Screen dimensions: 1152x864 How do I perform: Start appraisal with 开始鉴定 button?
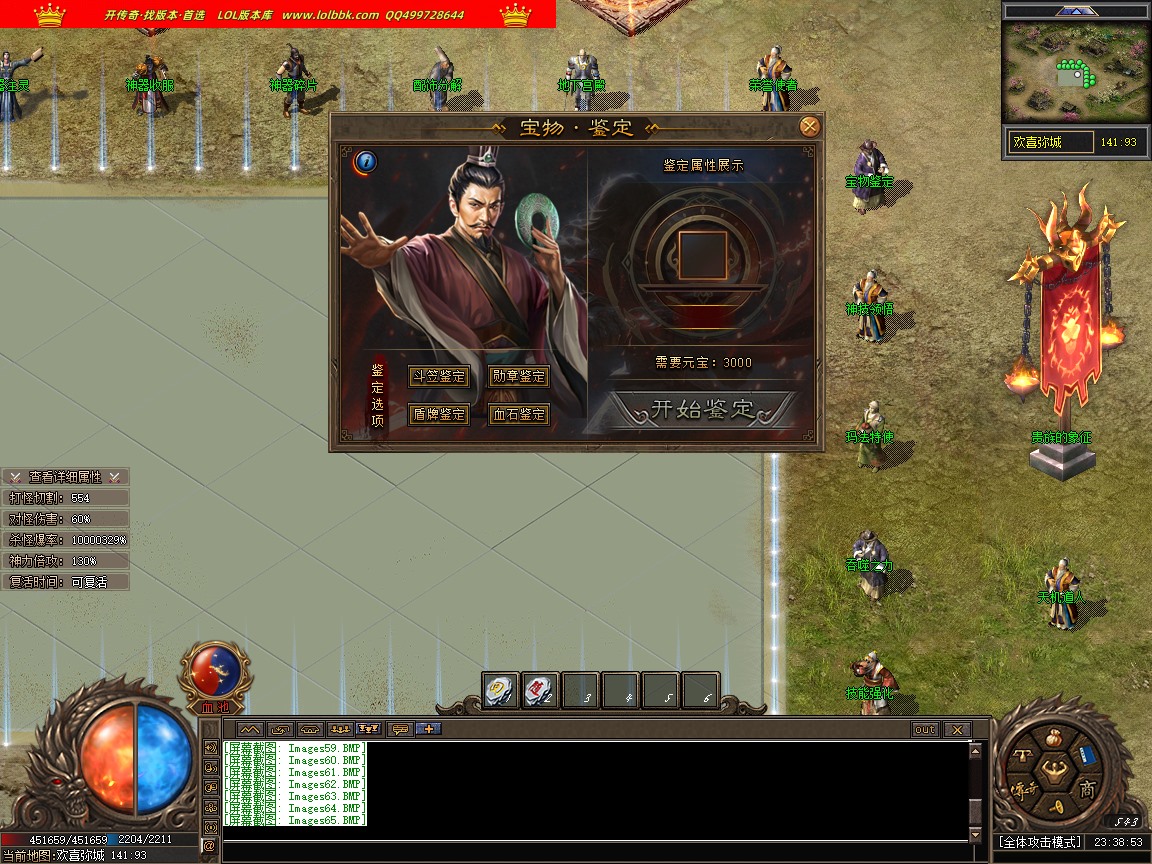point(703,409)
